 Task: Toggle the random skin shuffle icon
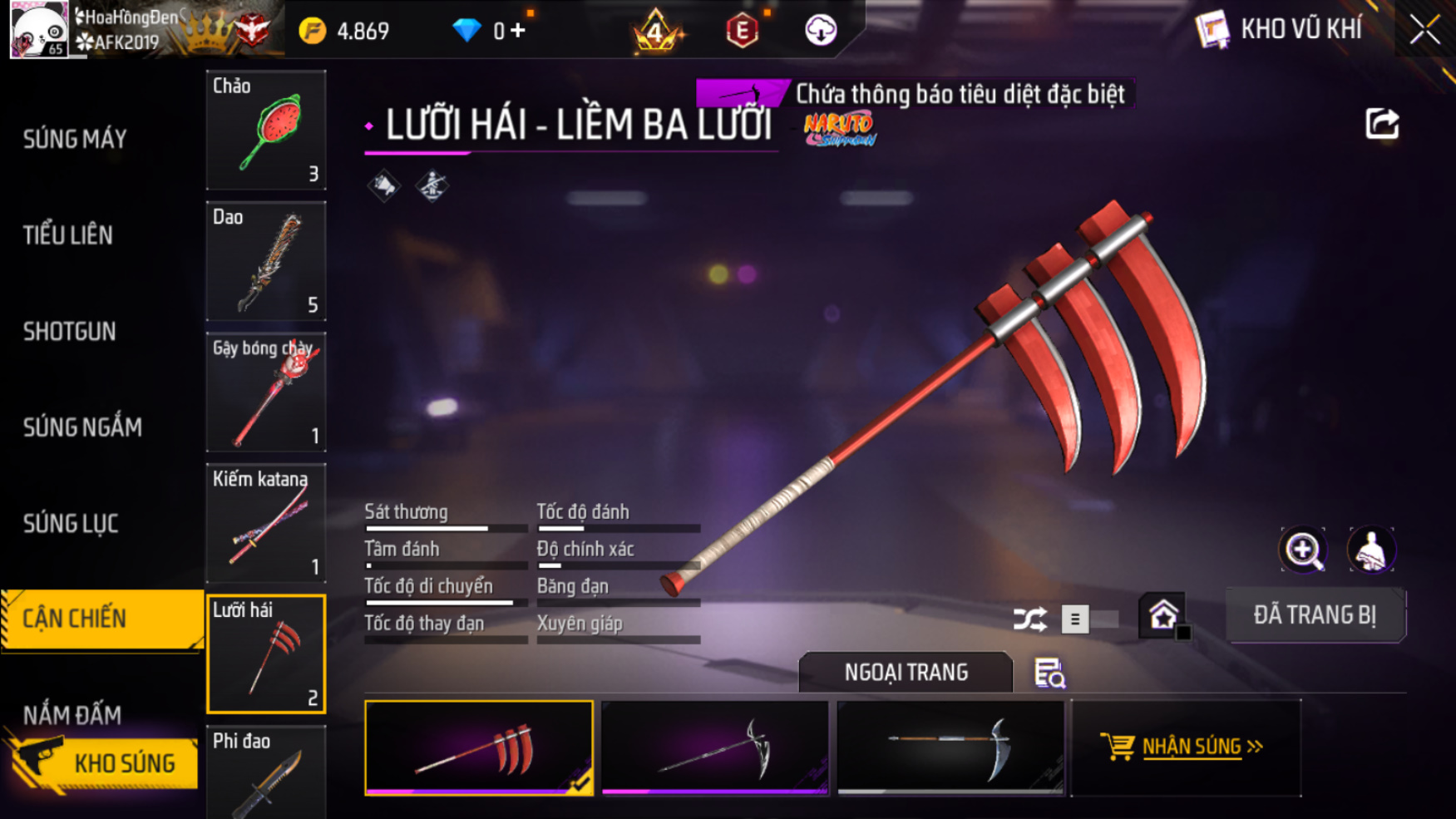[1029, 619]
